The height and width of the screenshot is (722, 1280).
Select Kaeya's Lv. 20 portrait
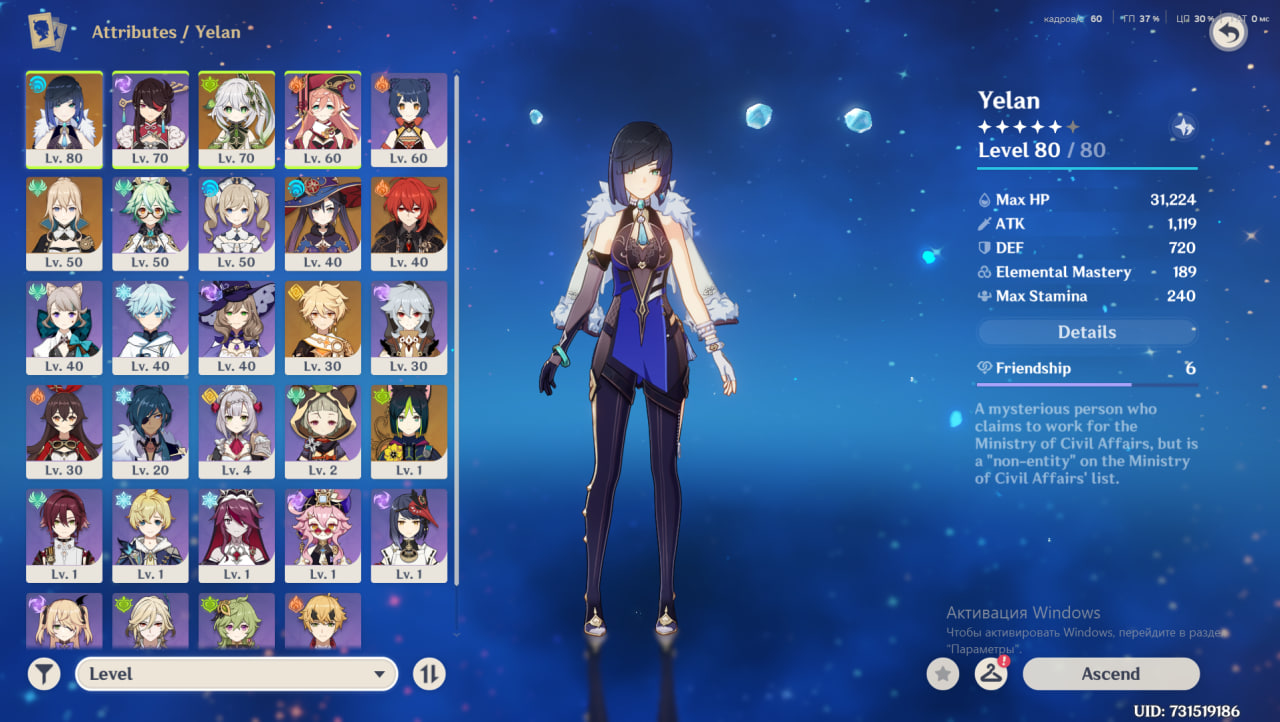(x=150, y=430)
